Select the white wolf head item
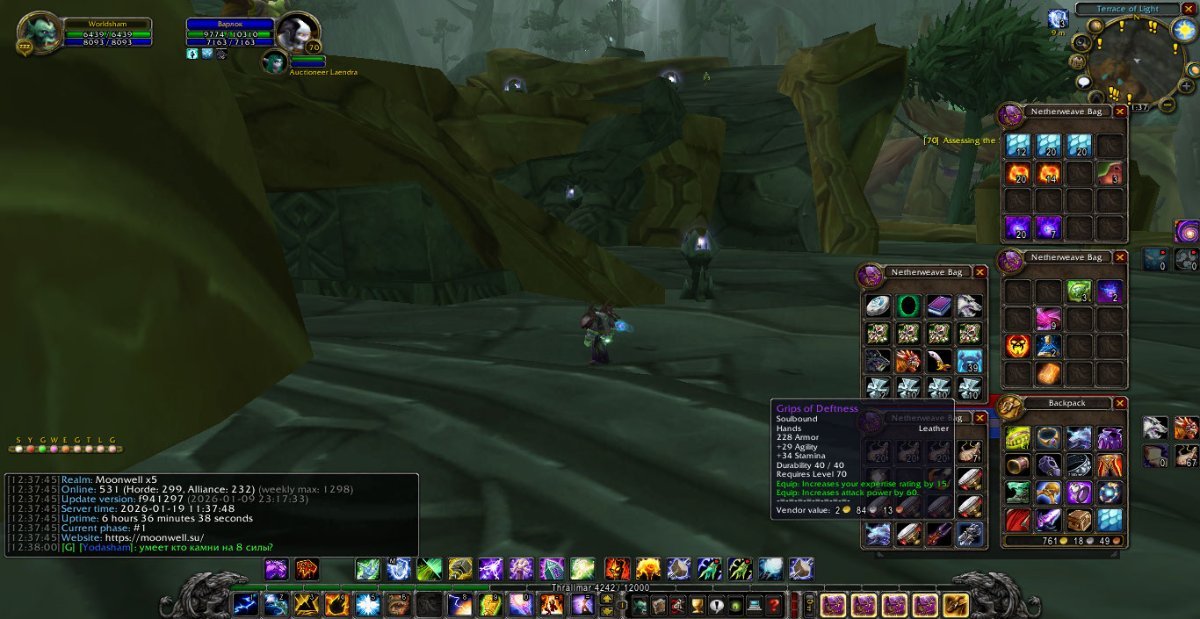 click(968, 306)
